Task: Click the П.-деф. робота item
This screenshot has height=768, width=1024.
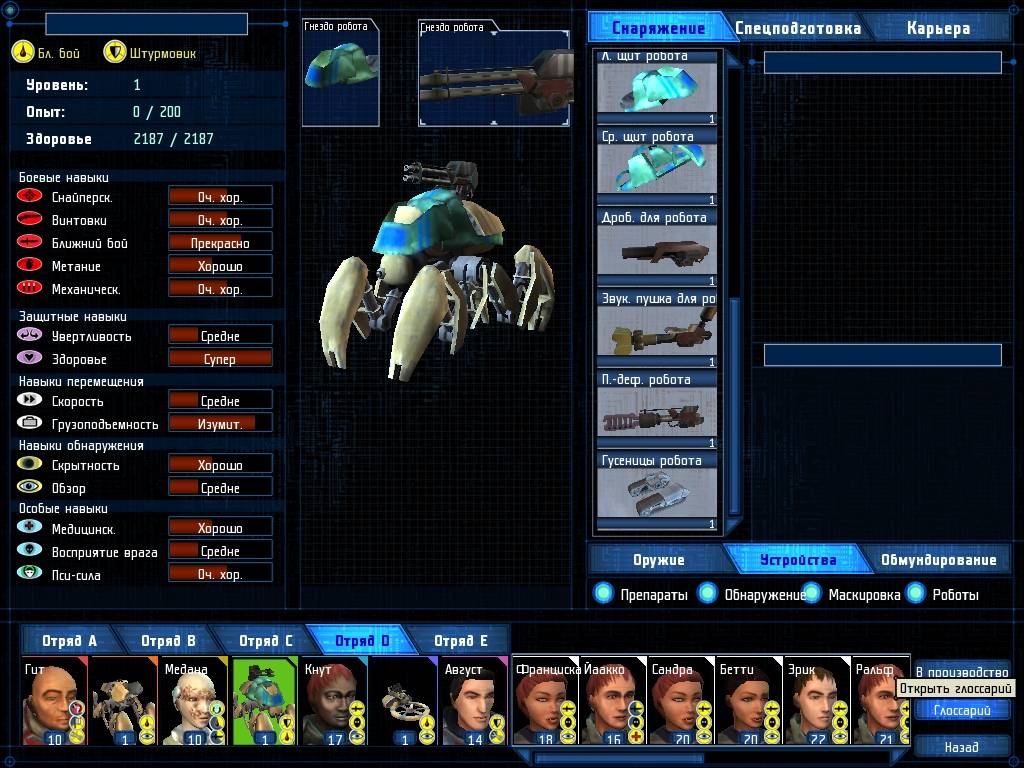Action: click(x=657, y=410)
